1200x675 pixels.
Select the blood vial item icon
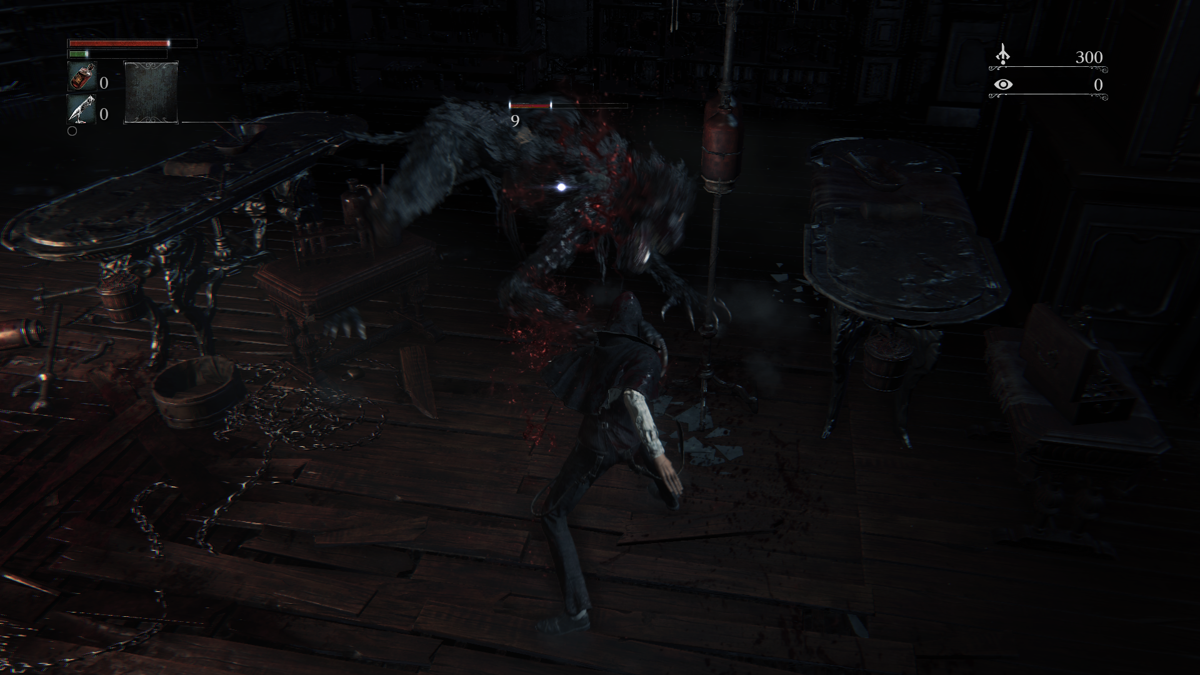81,76
